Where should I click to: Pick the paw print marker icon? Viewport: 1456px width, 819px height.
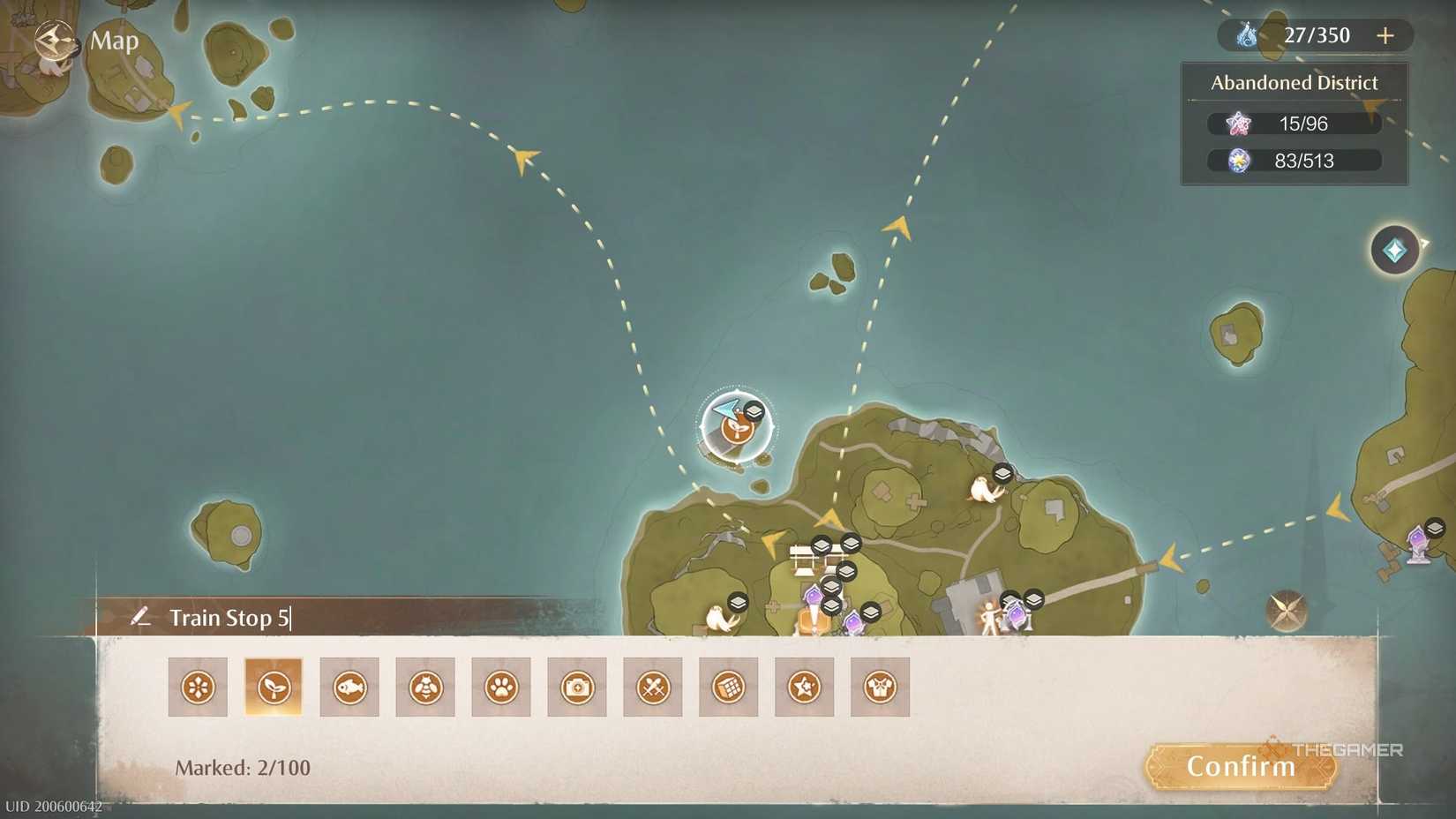(501, 687)
